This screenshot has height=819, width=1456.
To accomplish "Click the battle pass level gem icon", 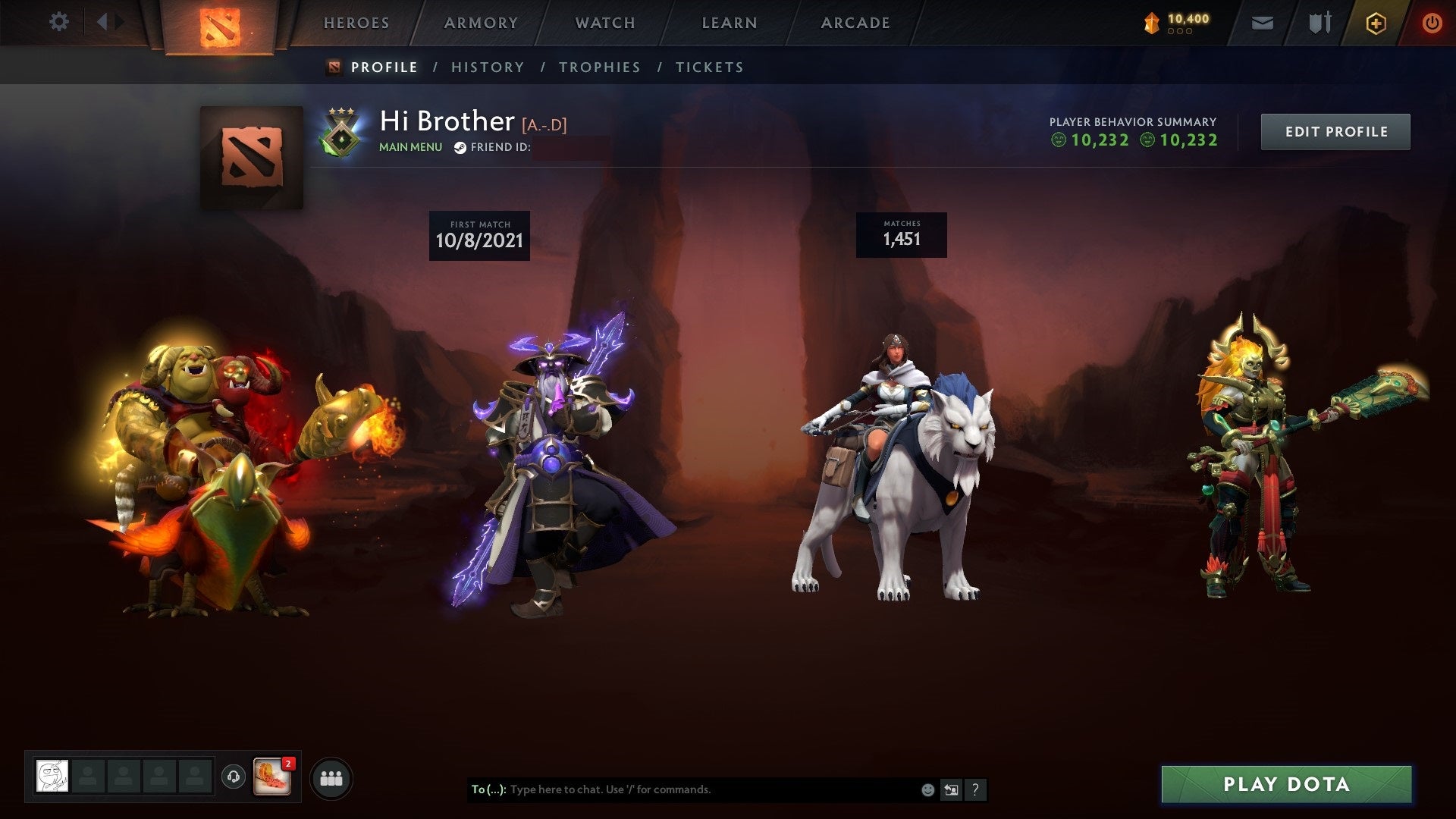I will (x=1151, y=21).
